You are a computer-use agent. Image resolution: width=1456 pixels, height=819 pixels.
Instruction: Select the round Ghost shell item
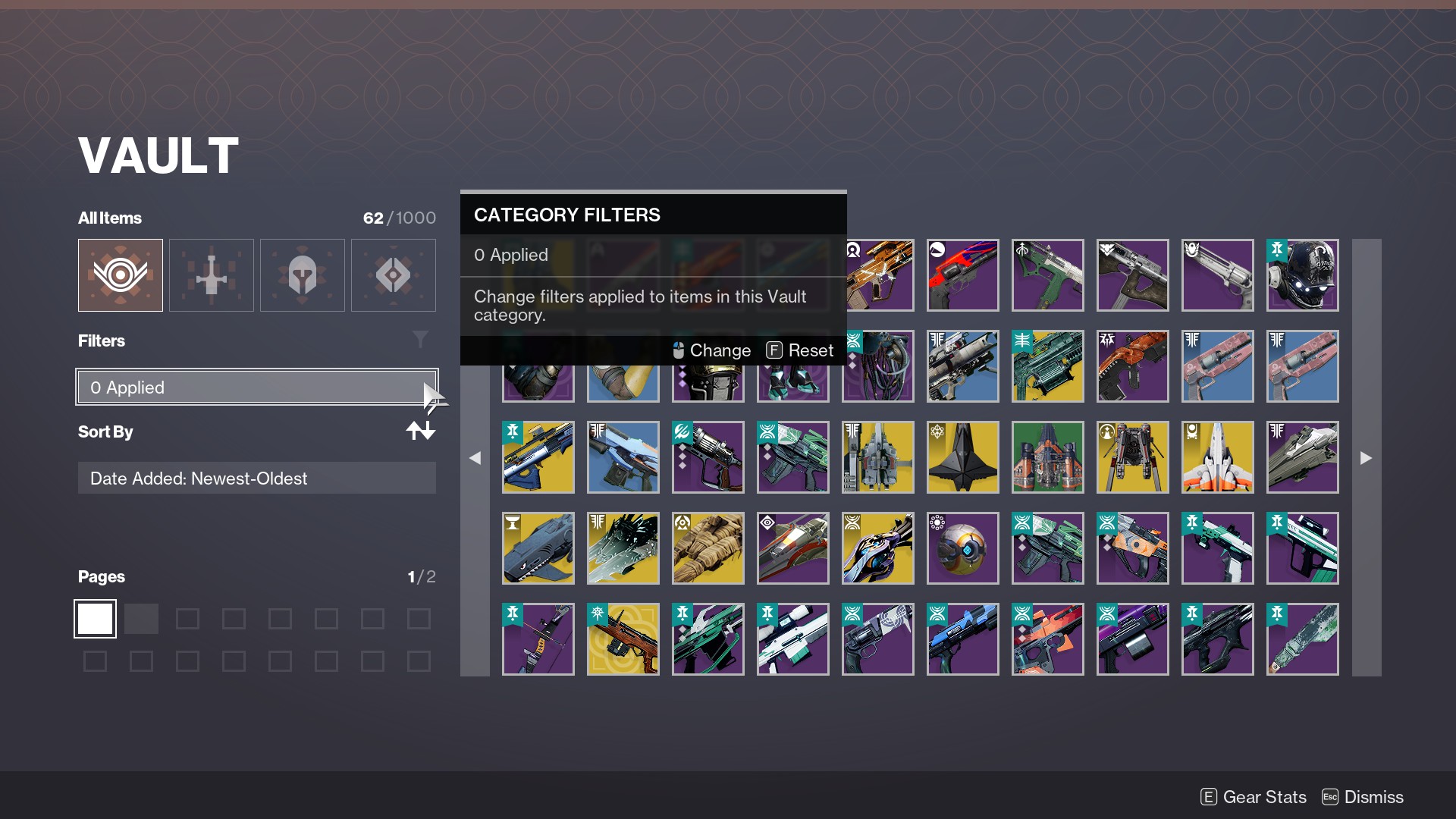click(962, 548)
